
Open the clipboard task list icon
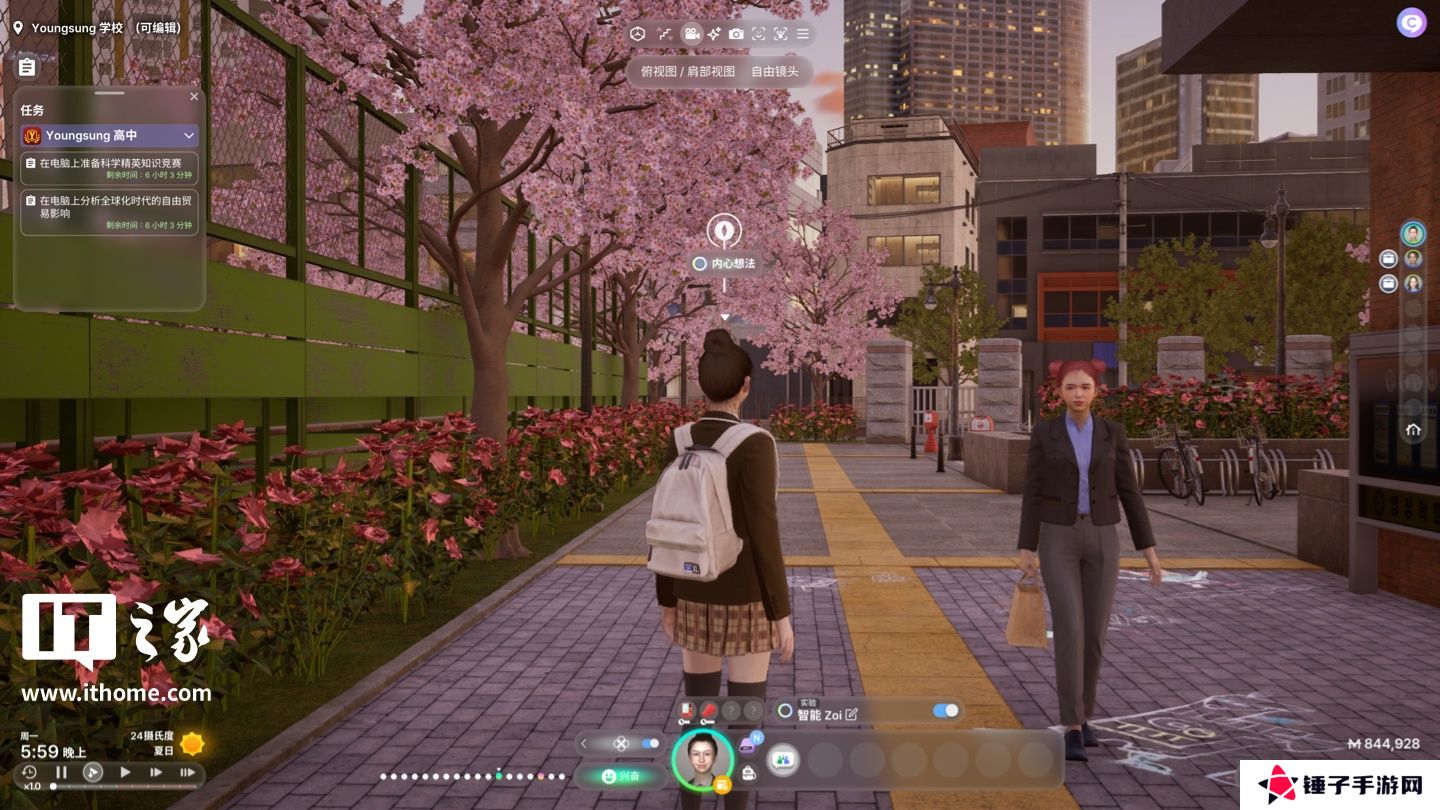coord(27,67)
